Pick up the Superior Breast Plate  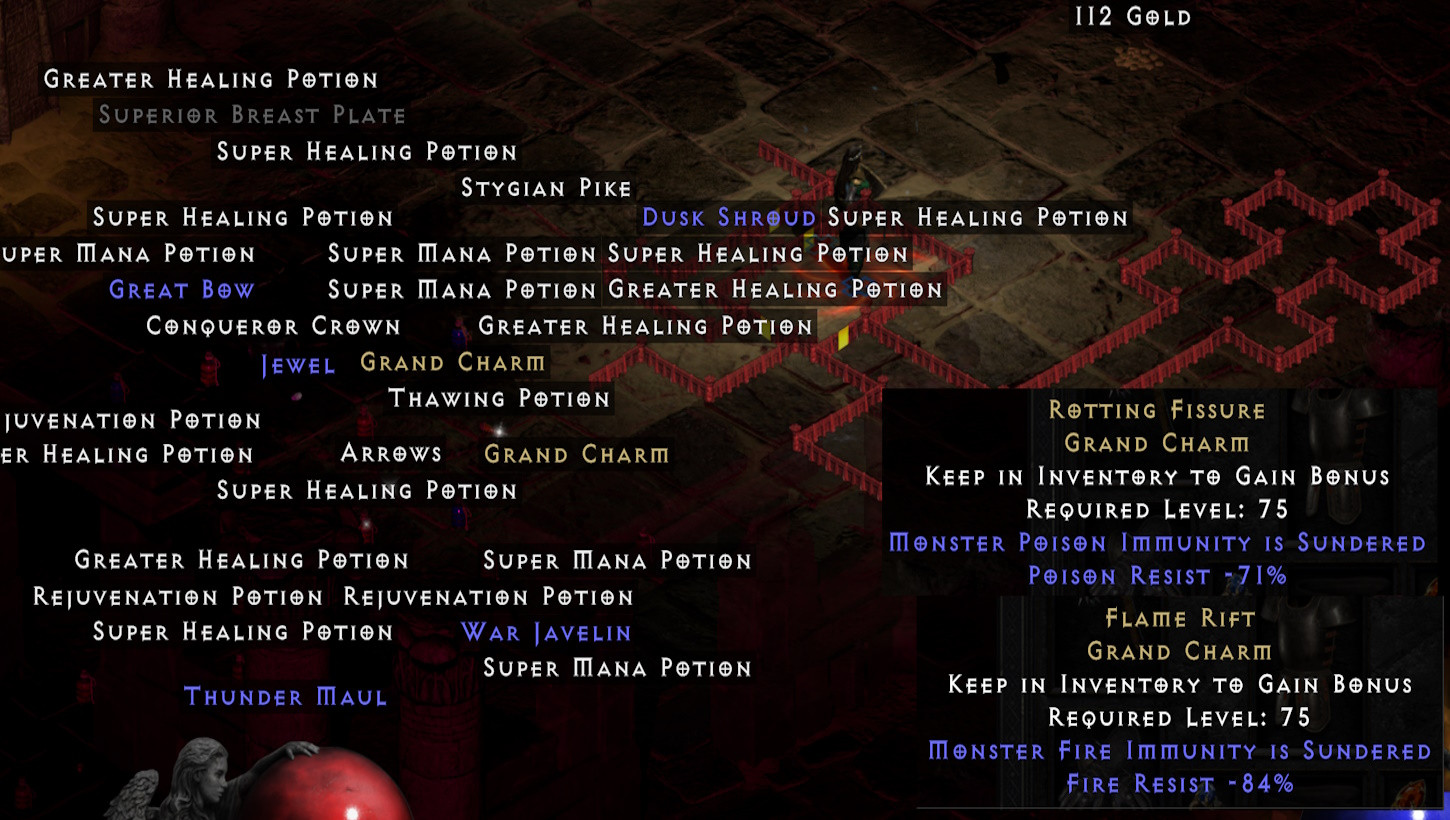250,115
